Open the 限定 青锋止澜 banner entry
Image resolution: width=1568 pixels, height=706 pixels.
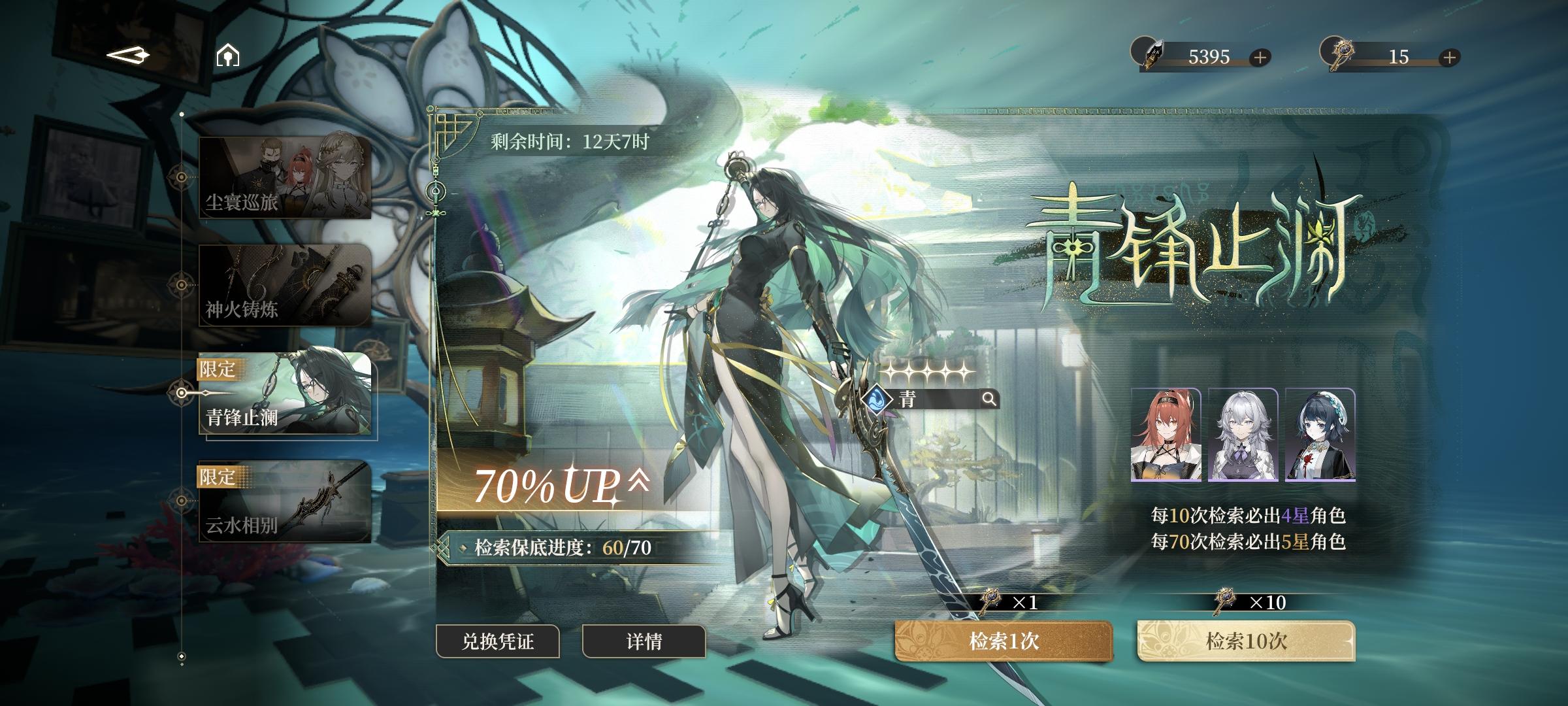click(x=284, y=392)
